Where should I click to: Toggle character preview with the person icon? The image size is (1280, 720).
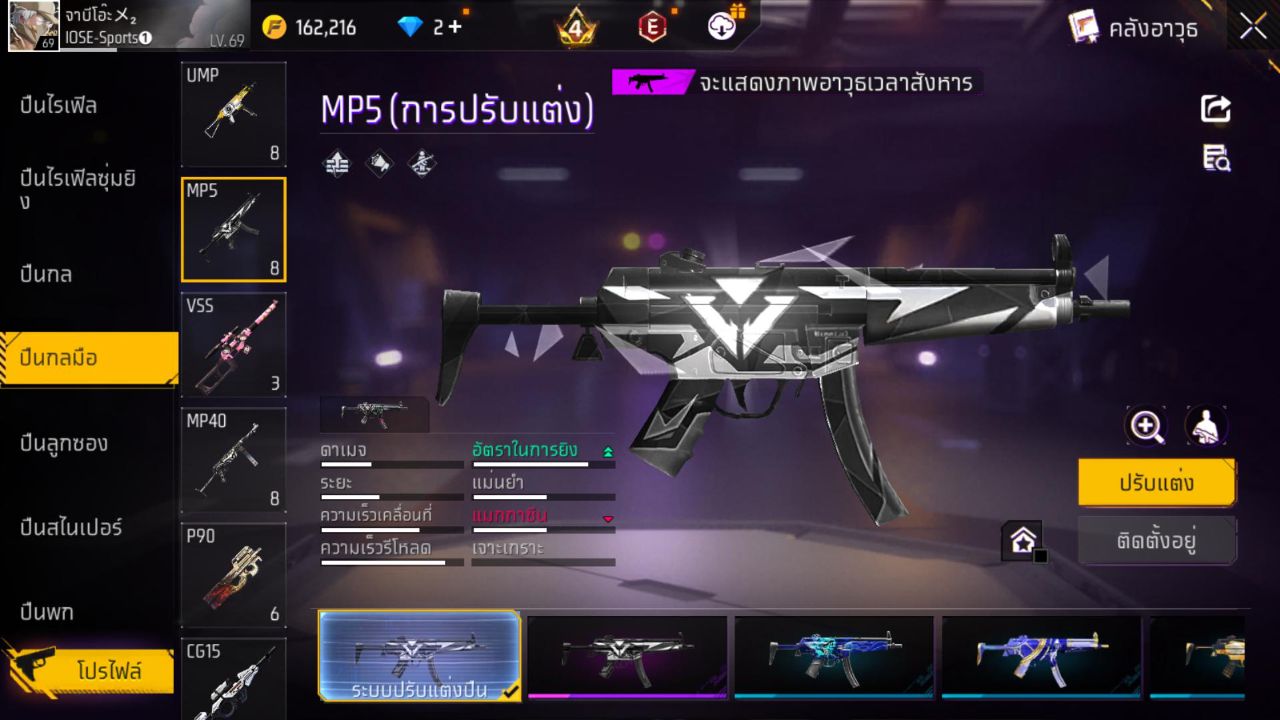pyautogui.click(x=1205, y=425)
